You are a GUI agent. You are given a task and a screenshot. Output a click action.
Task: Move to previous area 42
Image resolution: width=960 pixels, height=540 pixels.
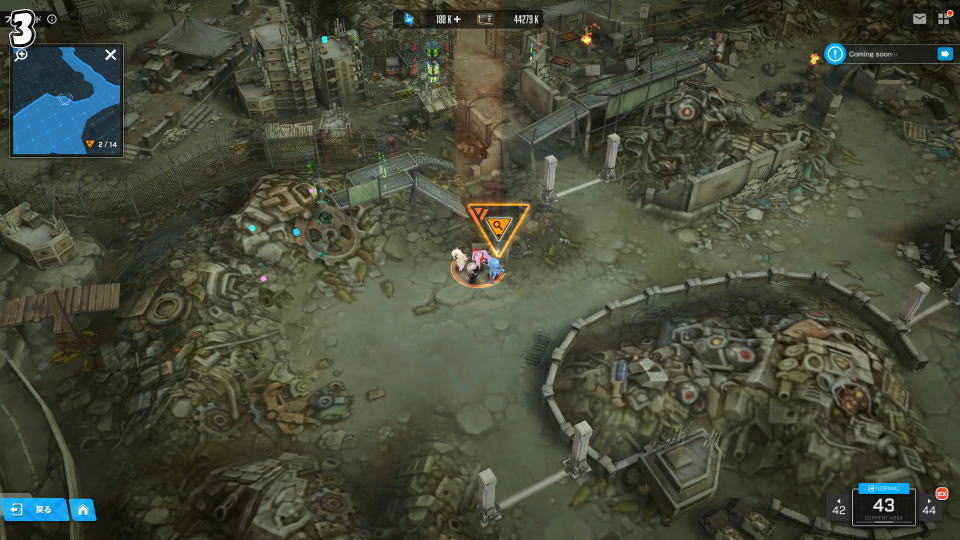pyautogui.click(x=838, y=508)
